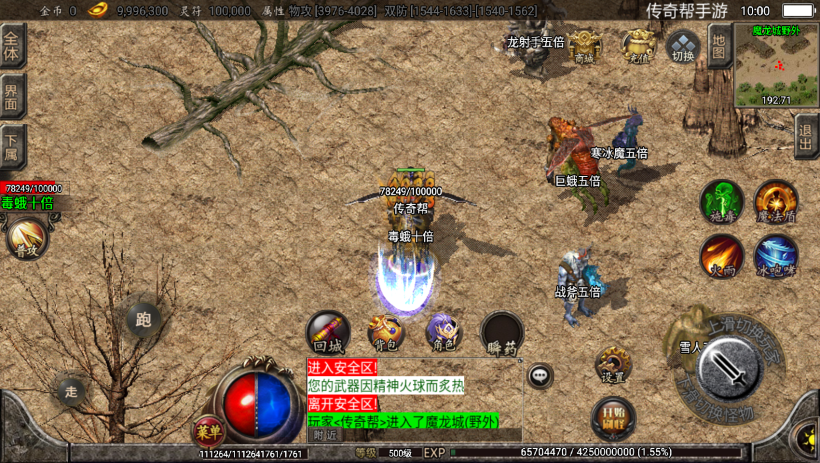Activate the 普攻 basic attack icon
Screen dimensions: 820x463
(x=25, y=238)
